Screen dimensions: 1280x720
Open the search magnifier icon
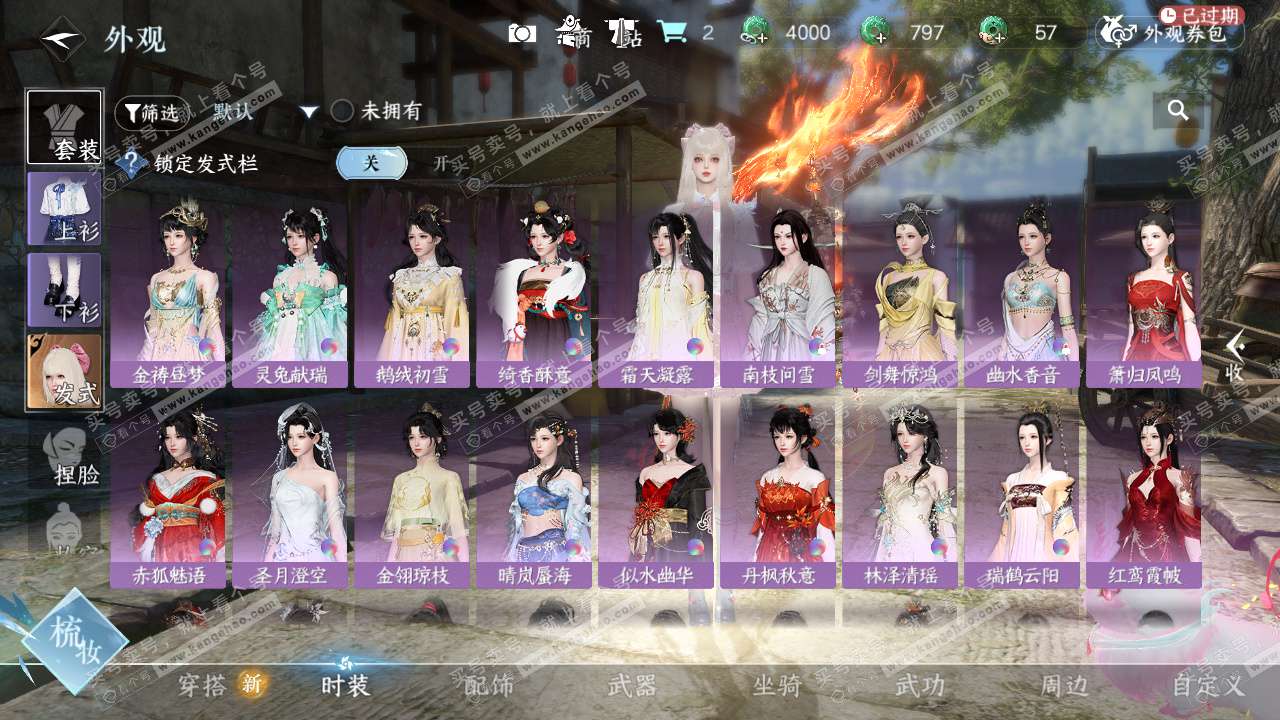pyautogui.click(x=1178, y=110)
